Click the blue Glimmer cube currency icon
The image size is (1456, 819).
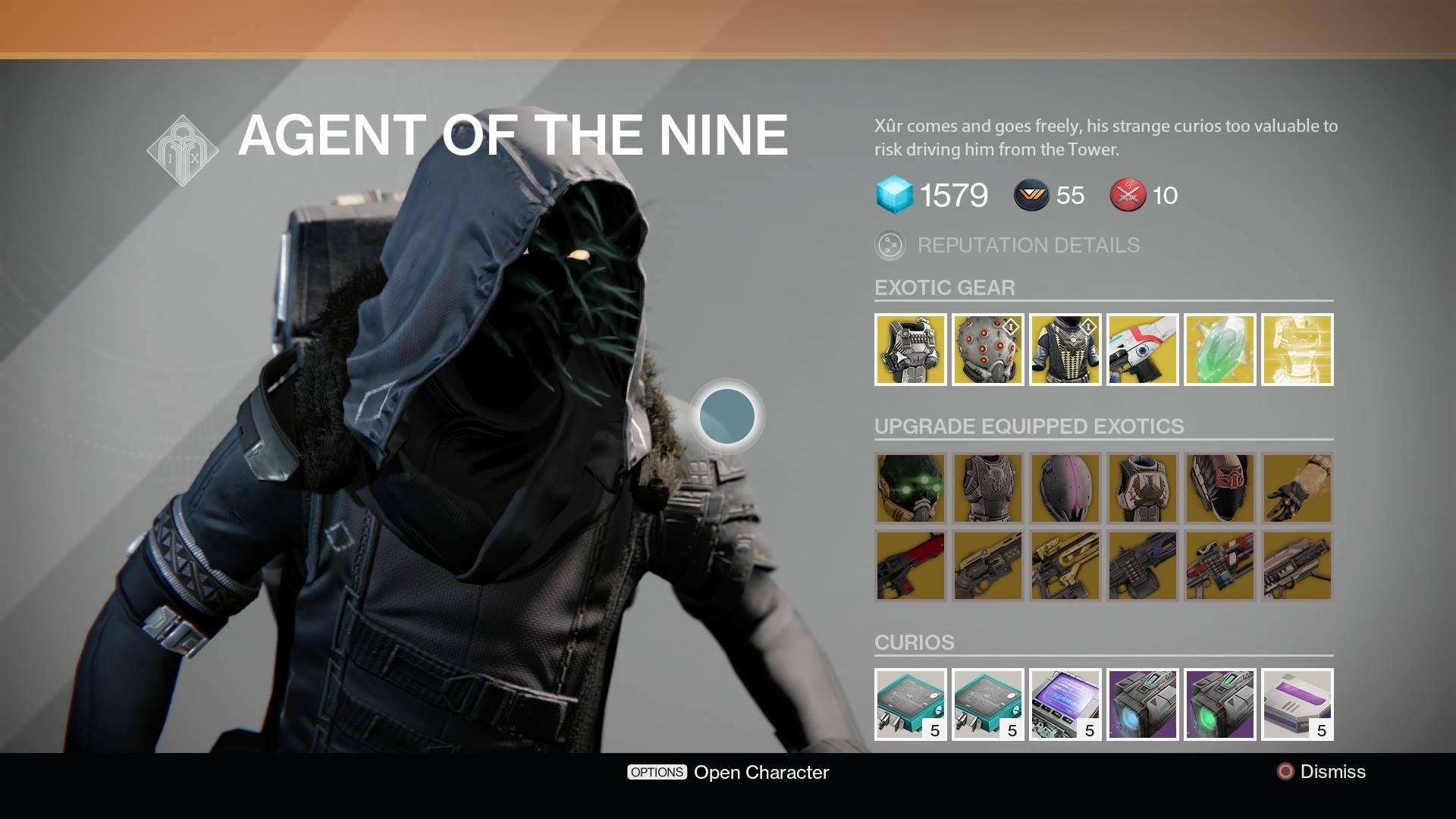pos(895,196)
